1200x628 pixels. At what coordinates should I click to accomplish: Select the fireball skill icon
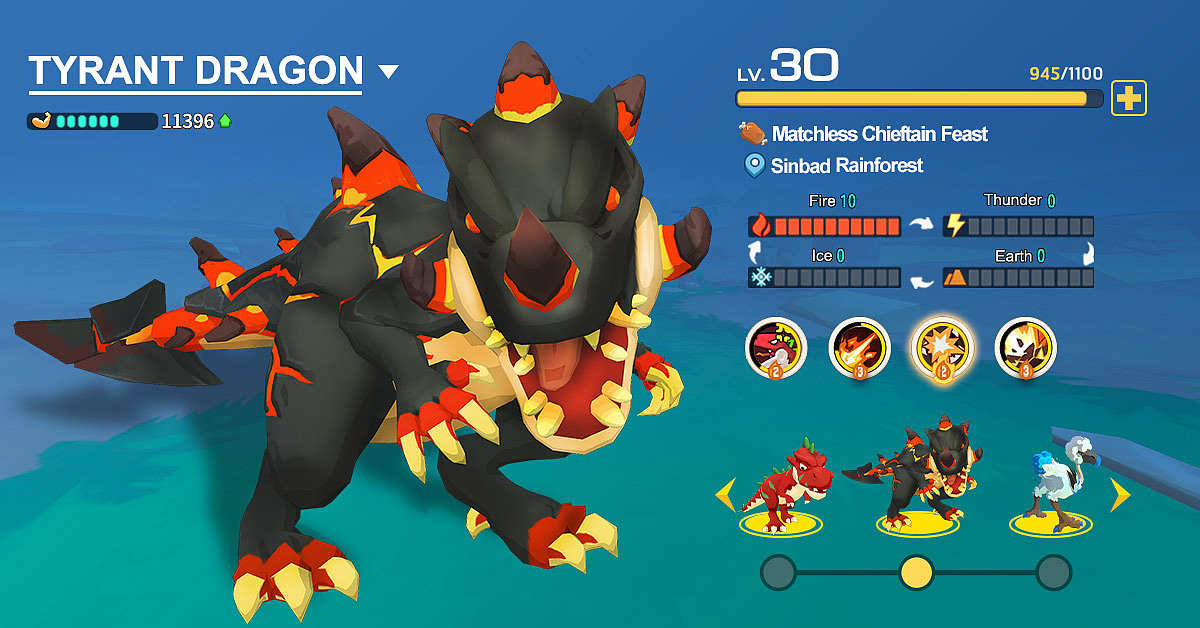[x=859, y=348]
